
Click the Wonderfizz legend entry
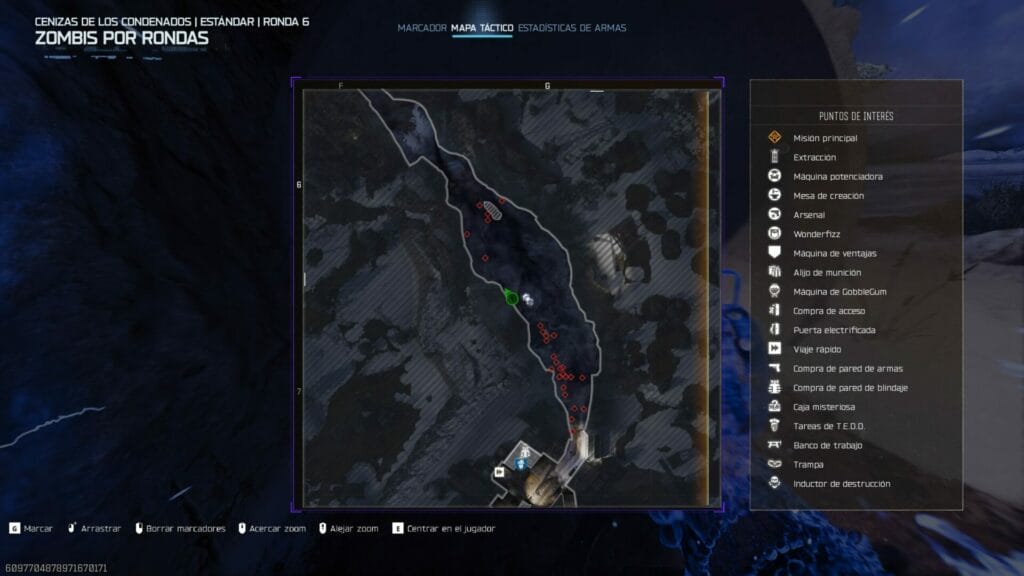(816, 234)
